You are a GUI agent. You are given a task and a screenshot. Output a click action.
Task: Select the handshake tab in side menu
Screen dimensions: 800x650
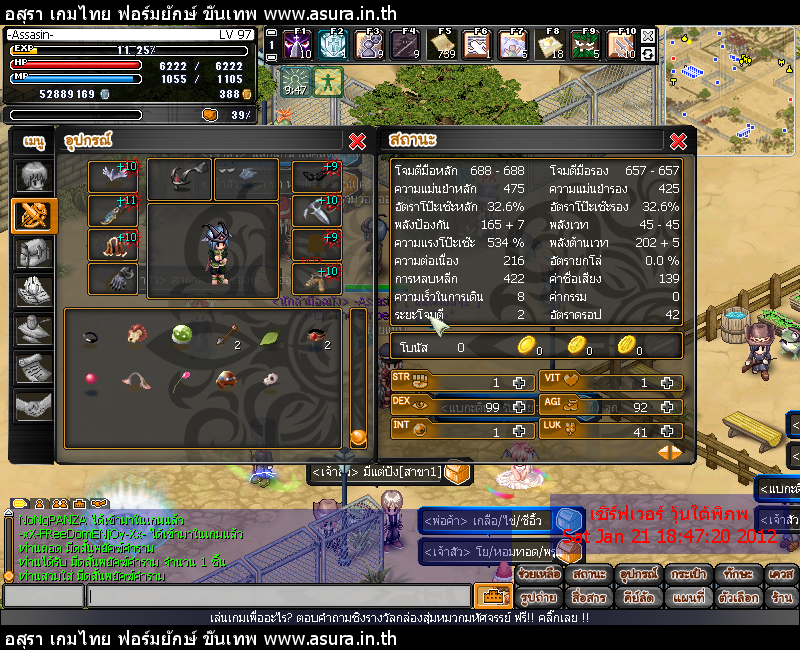click(33, 405)
